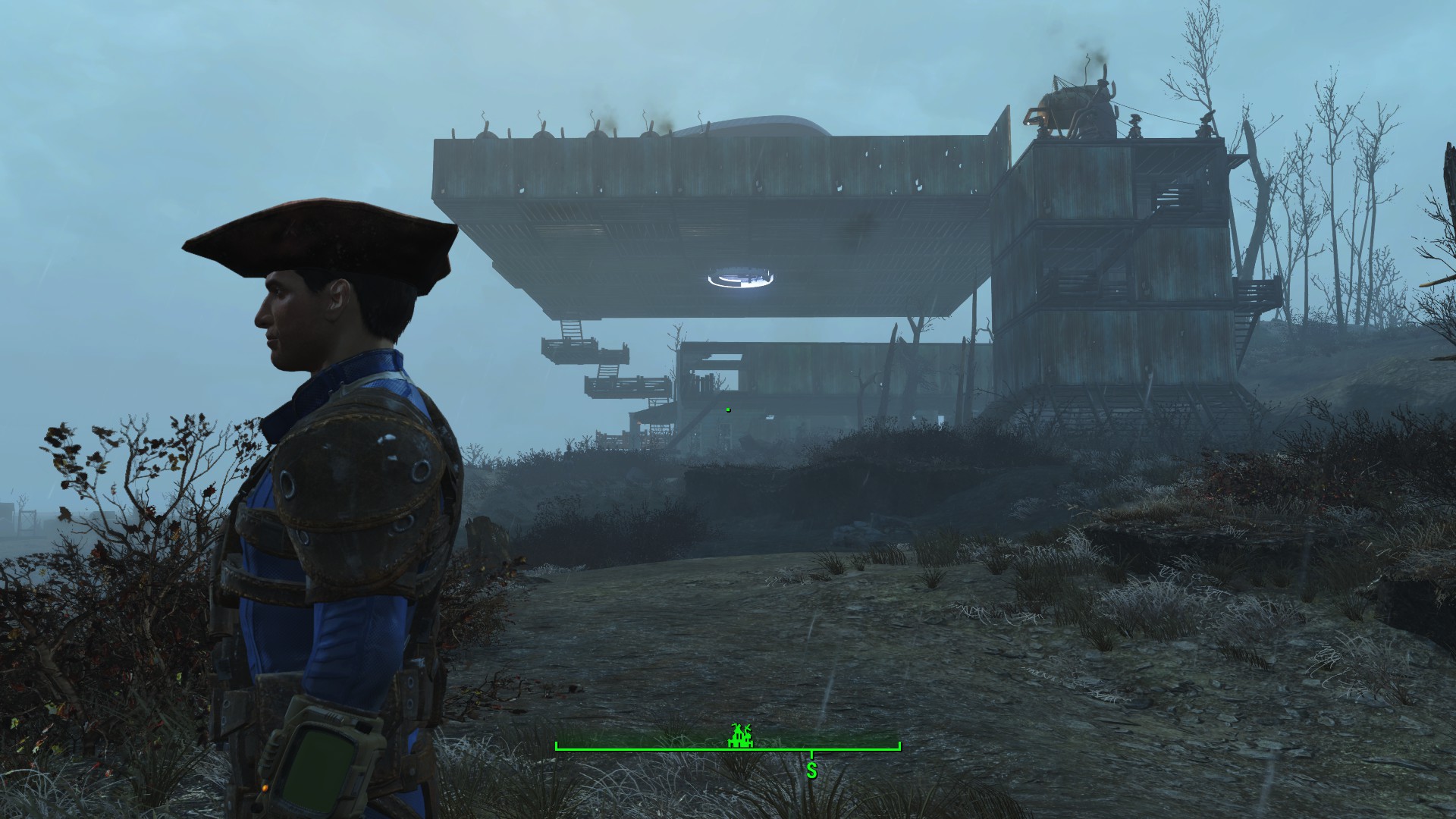Image resolution: width=1456 pixels, height=819 pixels.
Task: Click the settlement marker on the compass
Action: click(x=741, y=736)
